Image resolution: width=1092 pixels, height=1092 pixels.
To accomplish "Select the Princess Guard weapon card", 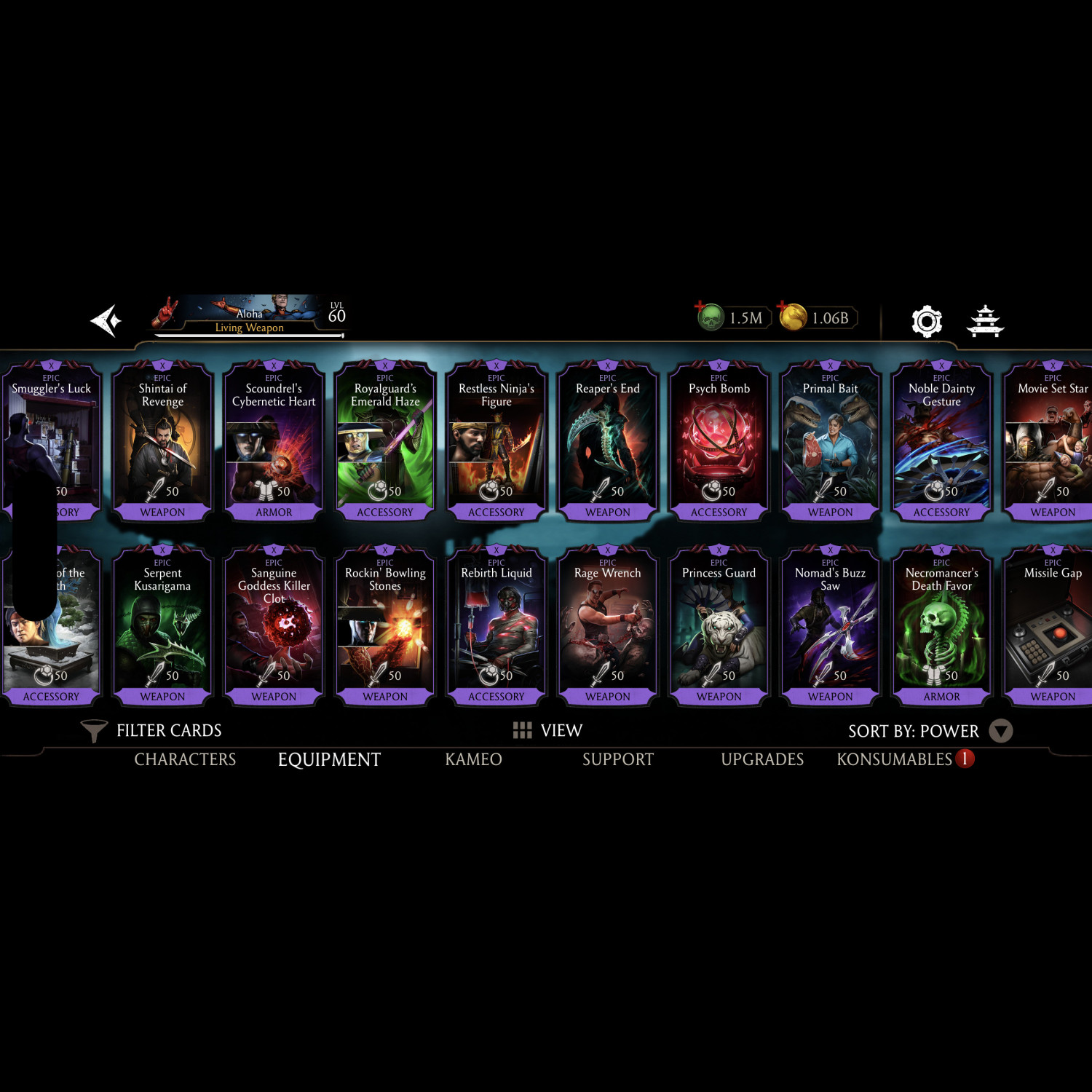I will (x=719, y=625).
